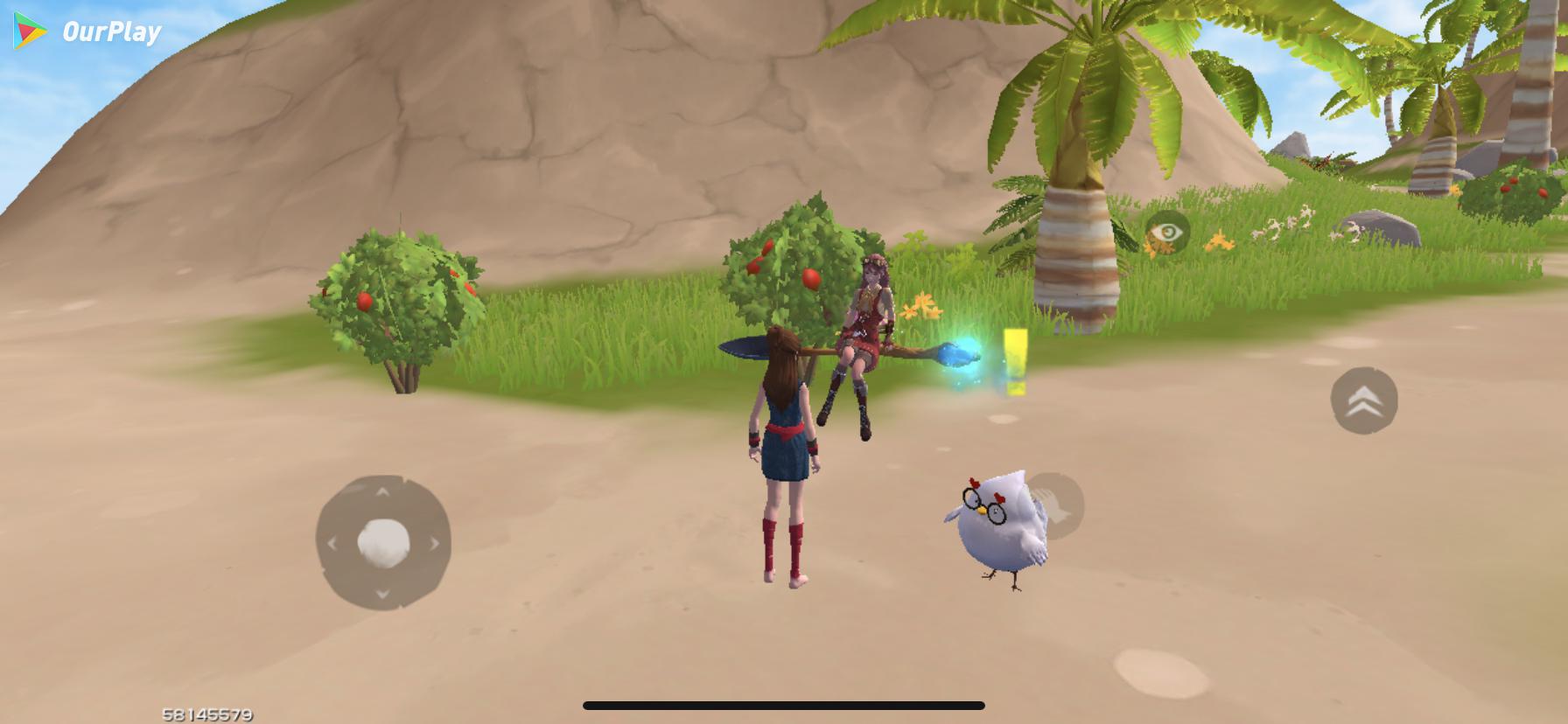Image resolution: width=1568 pixels, height=724 pixels.
Task: Tap the joystick's right arrow
Action: (434, 543)
